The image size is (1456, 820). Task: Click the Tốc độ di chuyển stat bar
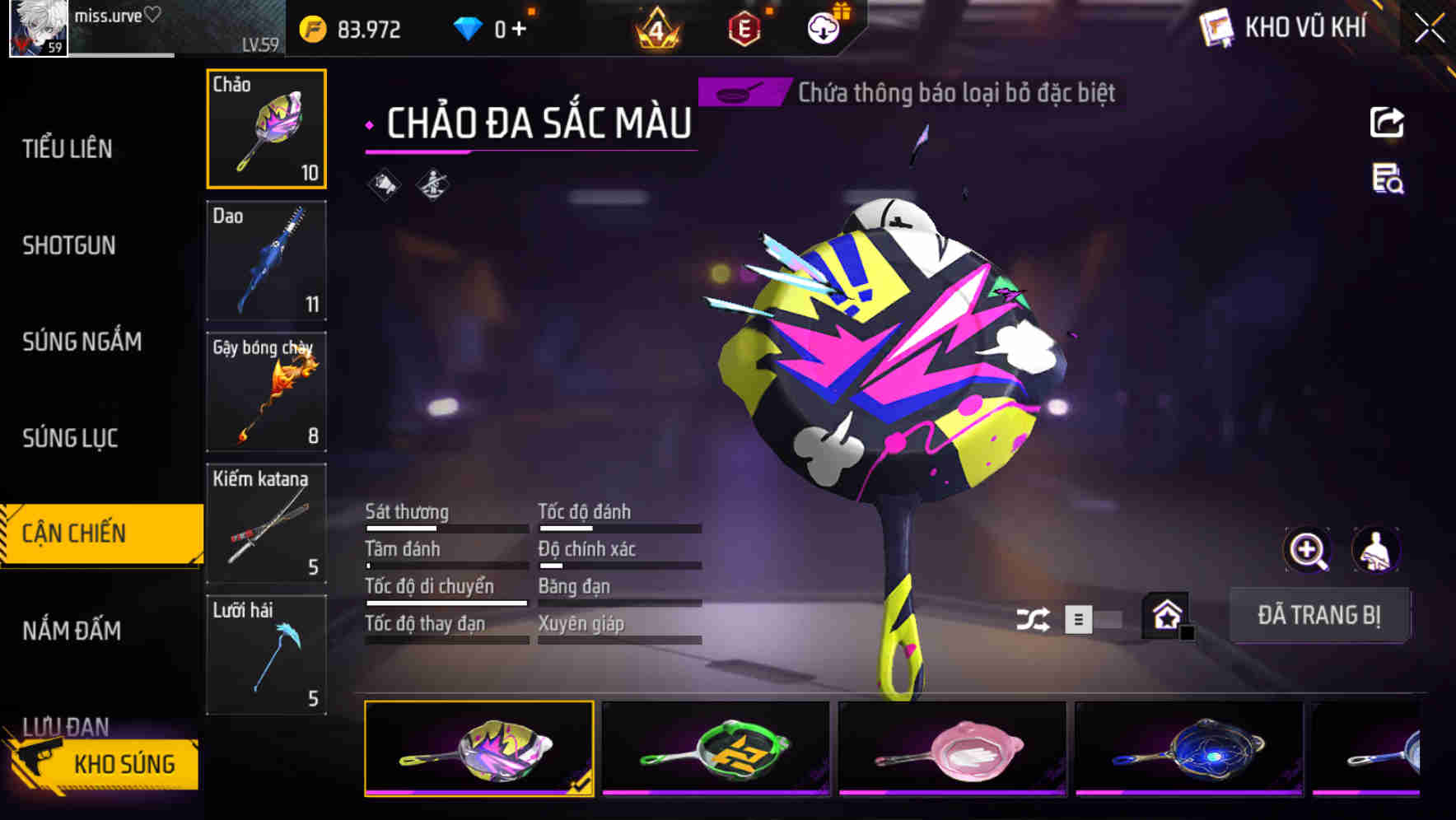[x=446, y=603]
